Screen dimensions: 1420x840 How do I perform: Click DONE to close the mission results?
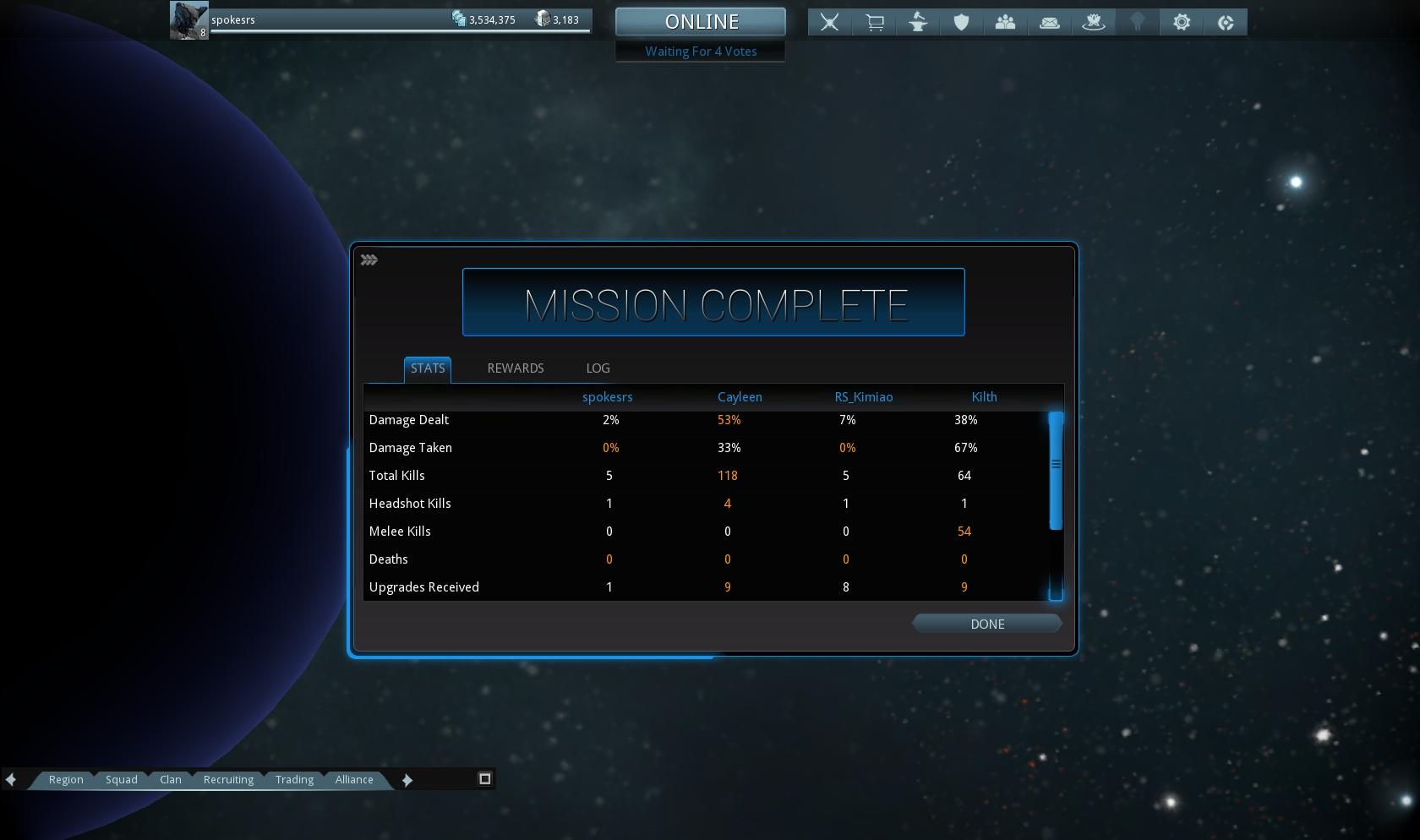(x=986, y=624)
